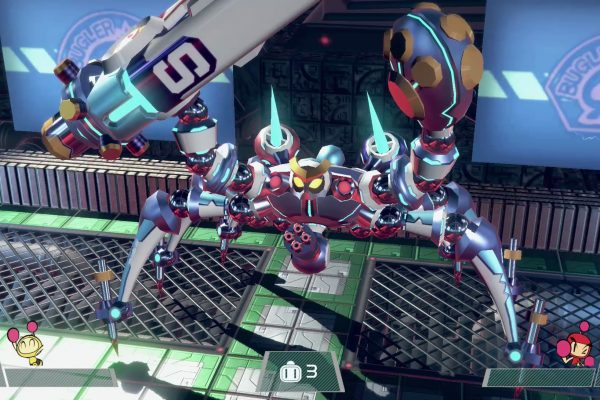Screen dimensions: 600x400
Task: Select the red Bomberman player portrait
Action: point(575,345)
